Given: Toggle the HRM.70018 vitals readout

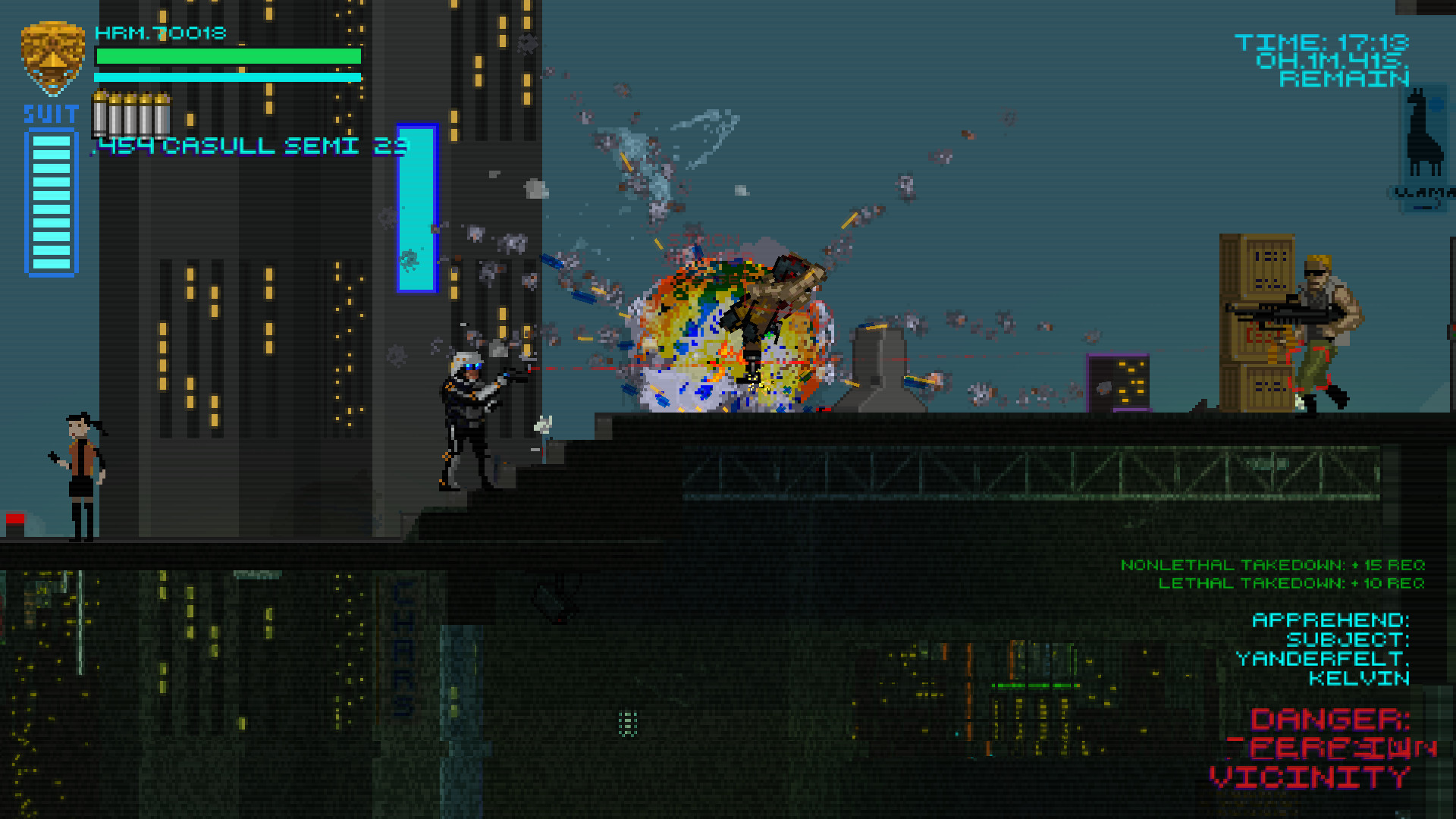Looking at the screenshot, I should pyautogui.click(x=159, y=33).
